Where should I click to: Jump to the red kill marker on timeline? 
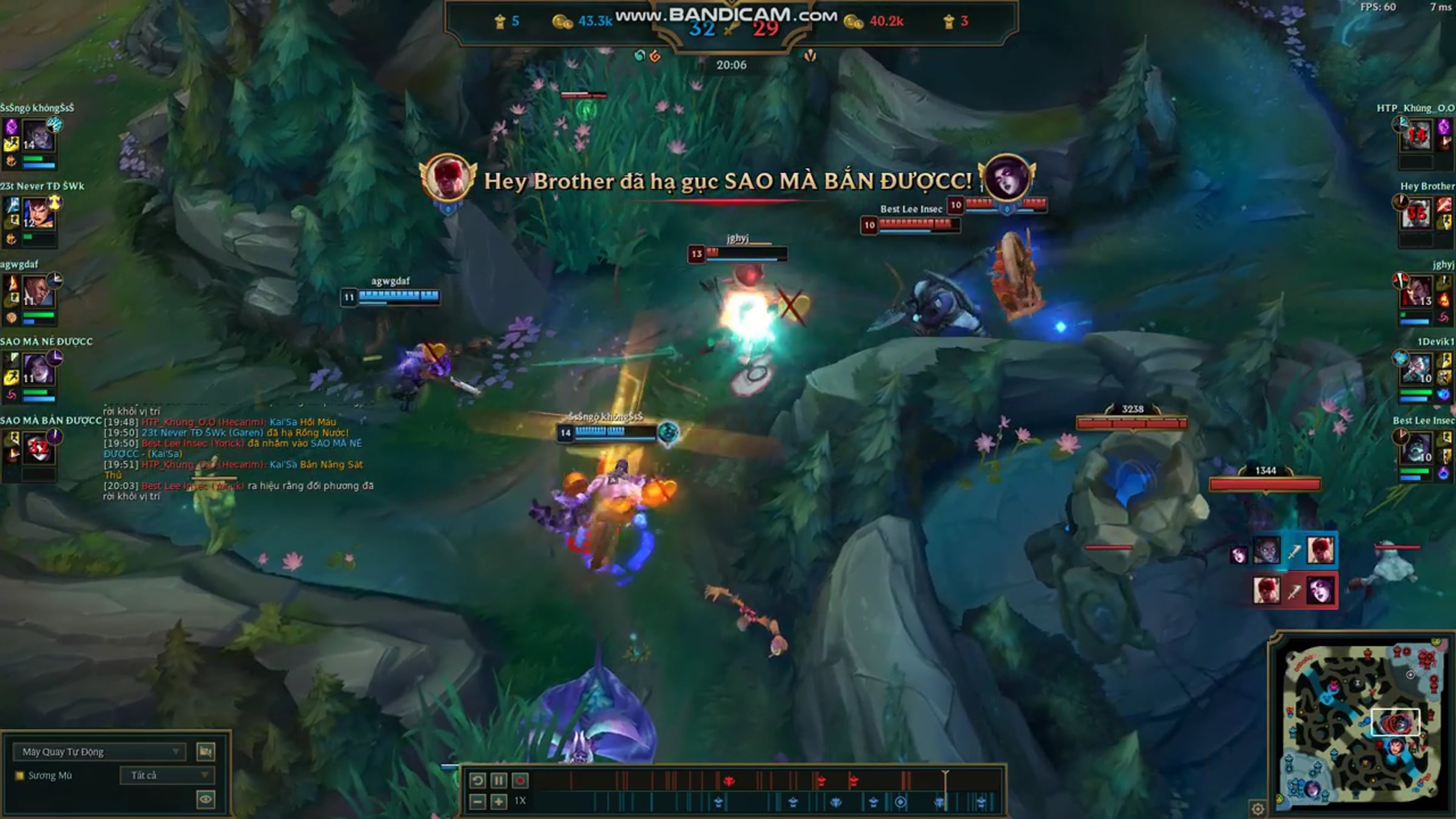pos(729,781)
